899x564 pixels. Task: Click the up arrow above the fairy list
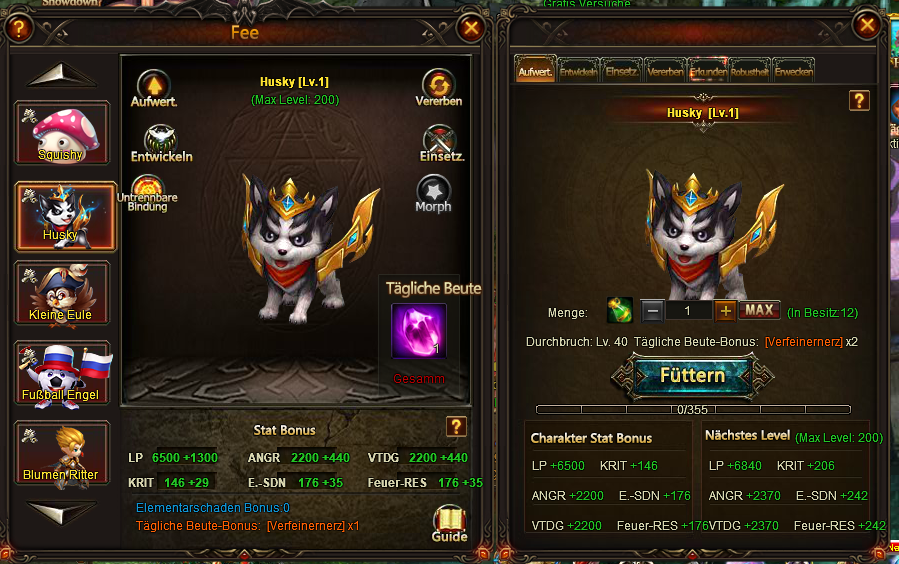coord(61,77)
